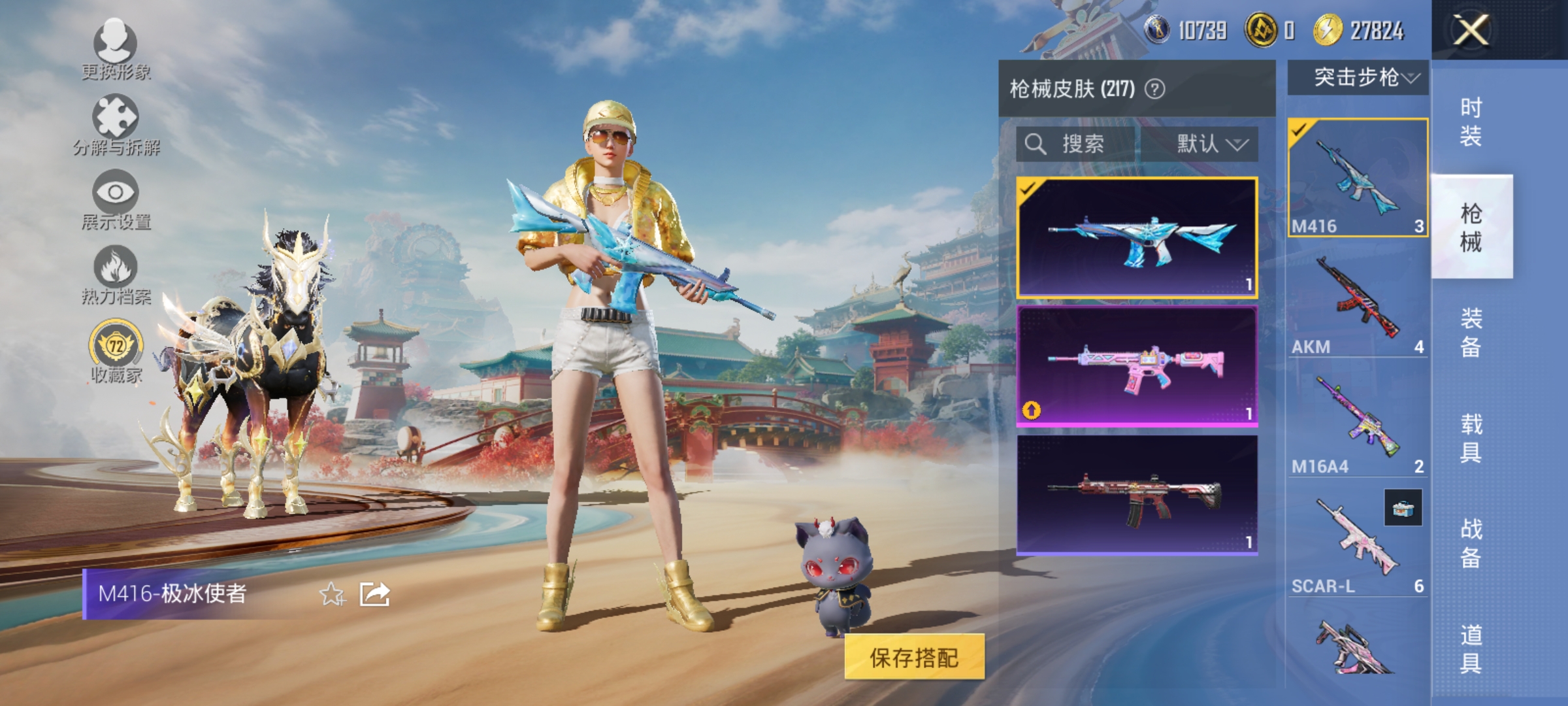This screenshot has width=1568, height=706.
Task: Open 展示设置 display settings
Action: tap(114, 196)
